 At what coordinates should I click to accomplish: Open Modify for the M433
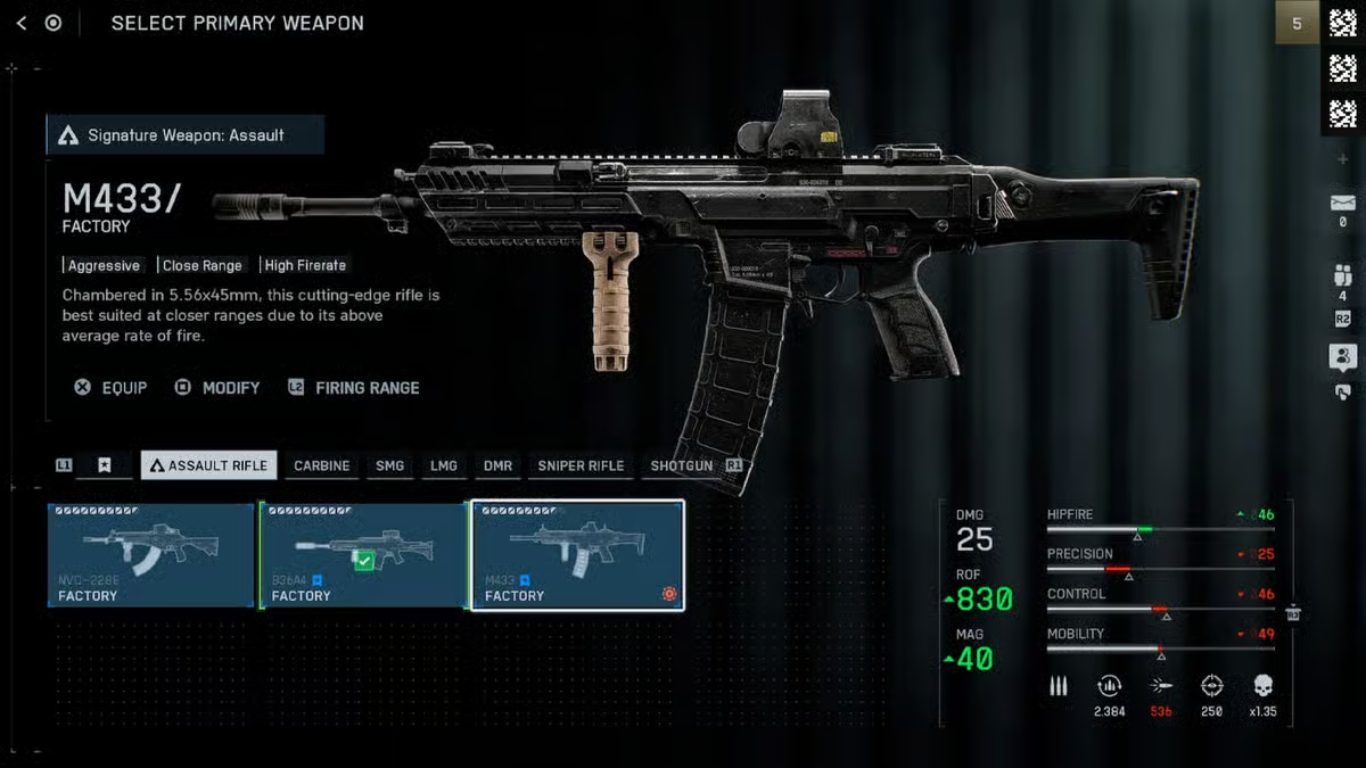point(217,388)
